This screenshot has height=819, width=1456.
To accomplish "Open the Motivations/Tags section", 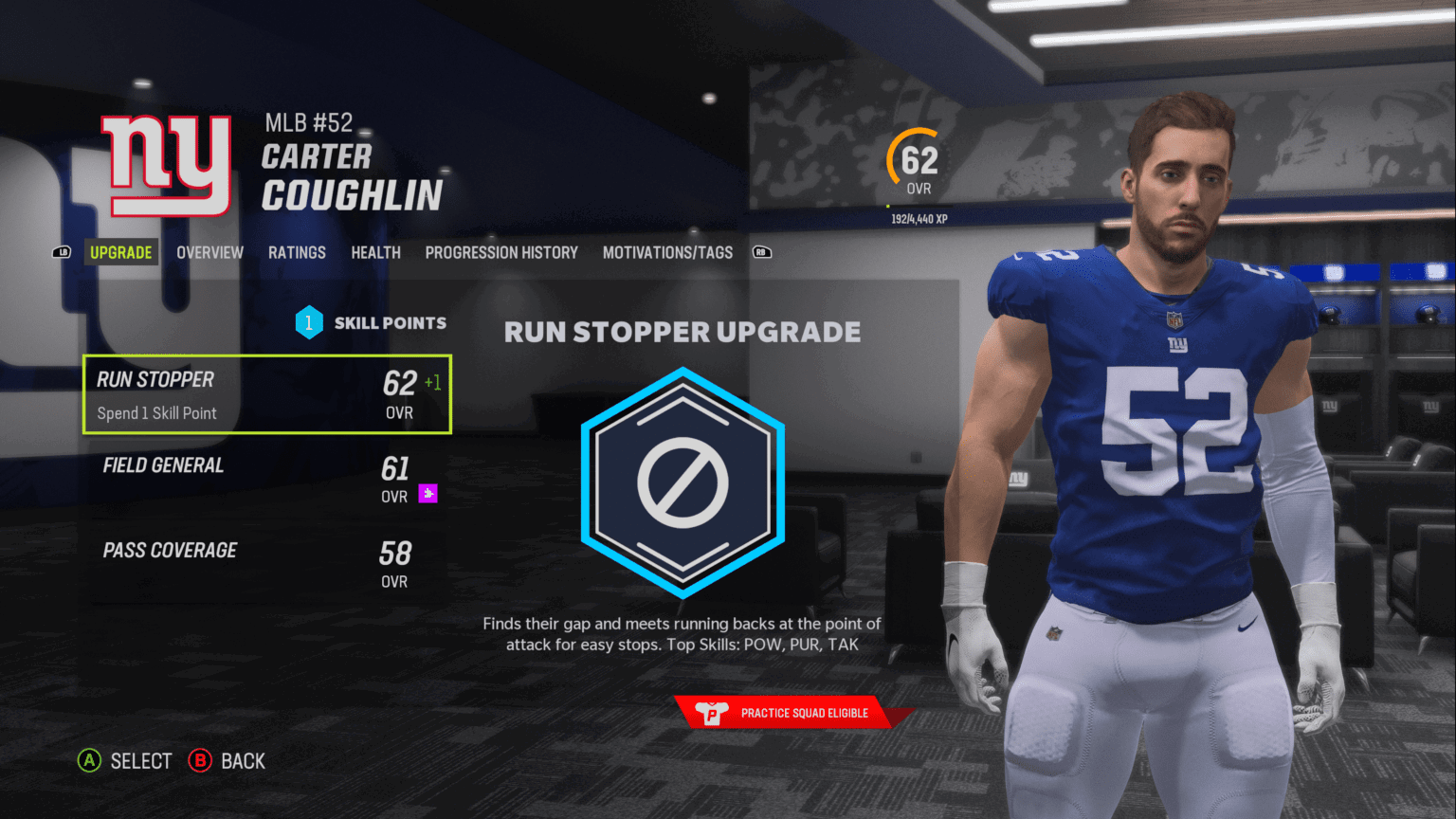I will [666, 252].
